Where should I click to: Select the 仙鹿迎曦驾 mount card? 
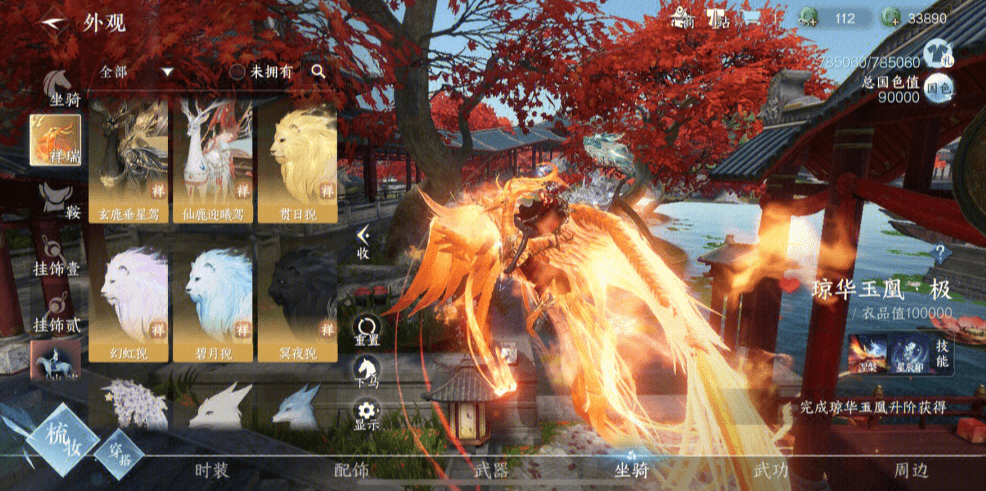(x=212, y=160)
